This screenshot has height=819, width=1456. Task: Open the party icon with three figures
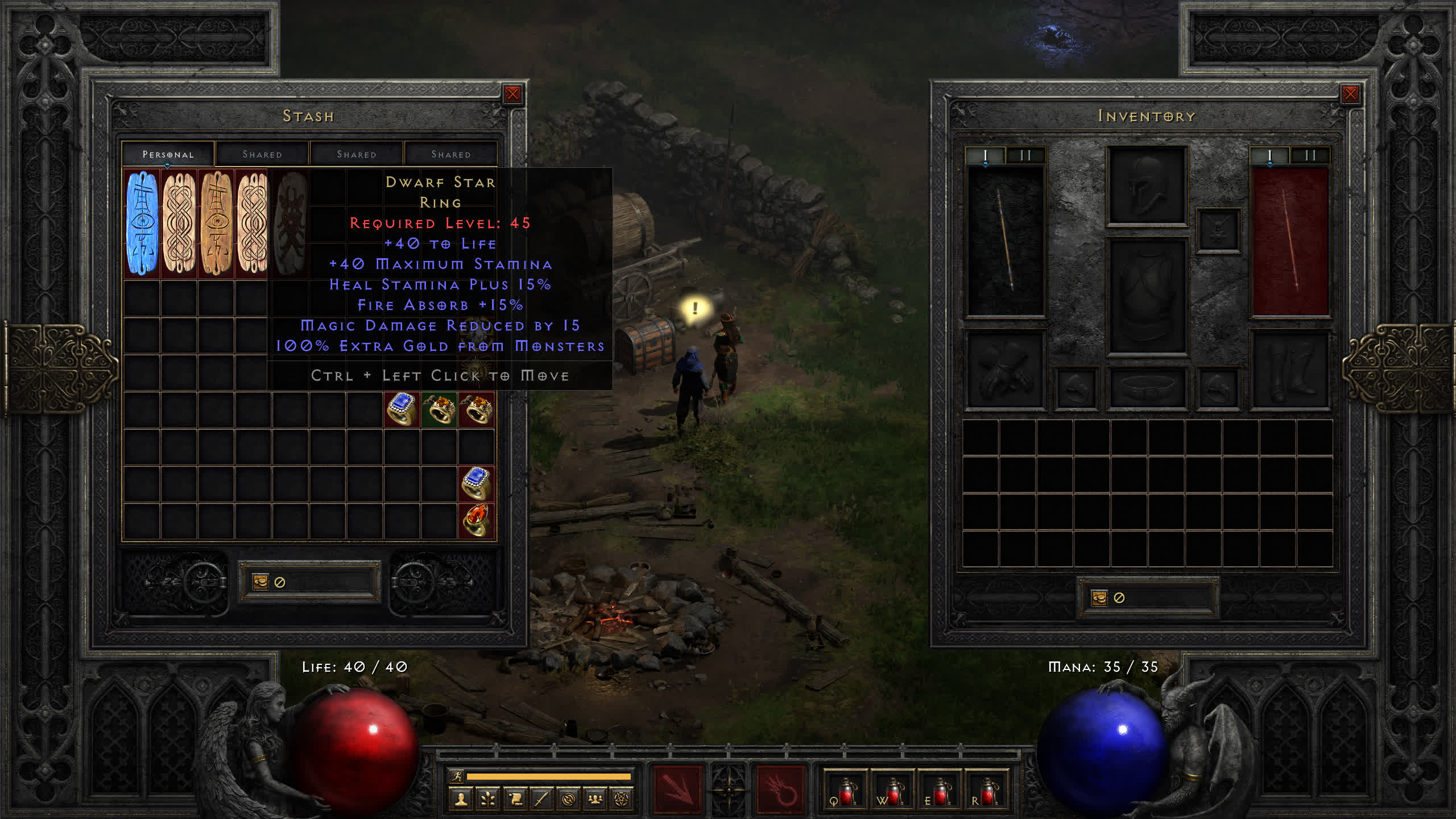(595, 800)
